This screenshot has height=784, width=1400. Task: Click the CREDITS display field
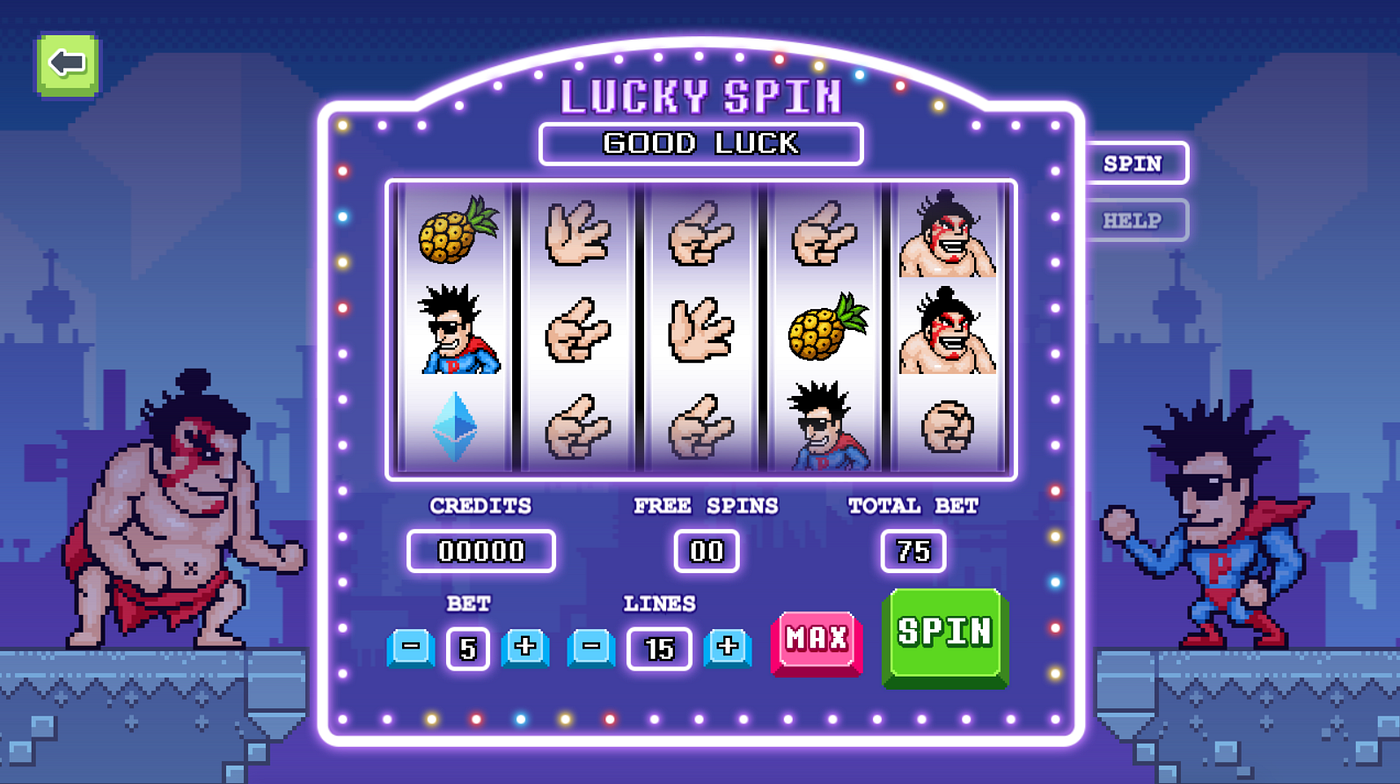[x=481, y=551]
